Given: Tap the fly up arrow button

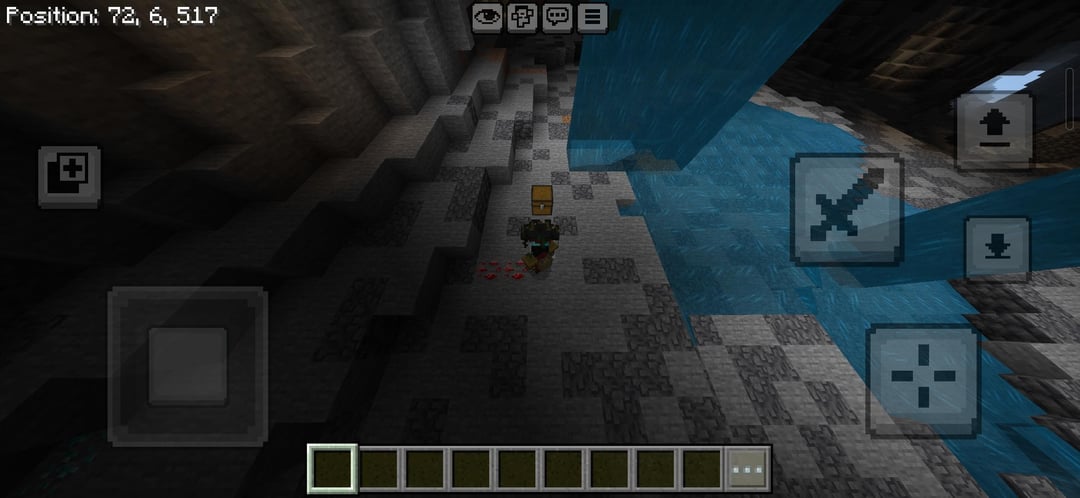Looking at the screenshot, I should click(995, 130).
